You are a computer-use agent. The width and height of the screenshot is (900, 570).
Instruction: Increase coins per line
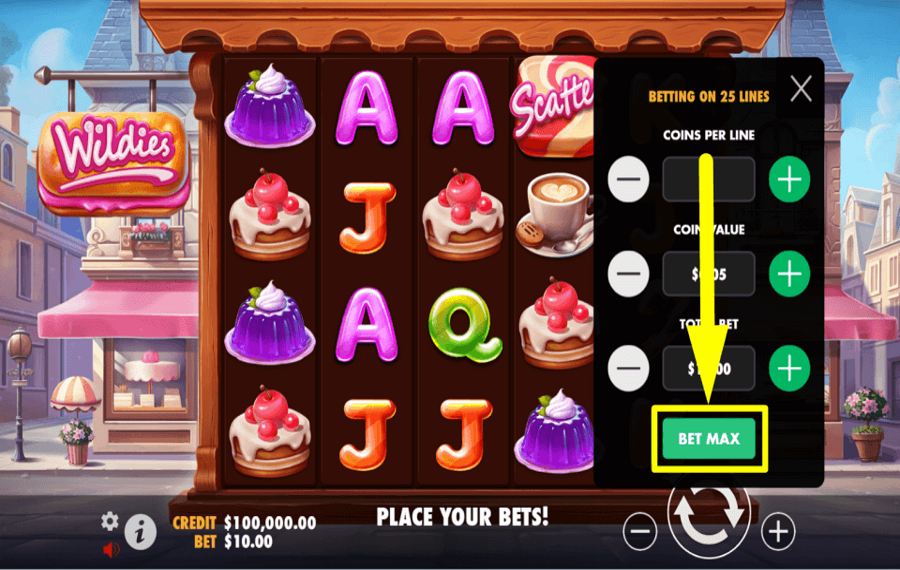pyautogui.click(x=789, y=180)
